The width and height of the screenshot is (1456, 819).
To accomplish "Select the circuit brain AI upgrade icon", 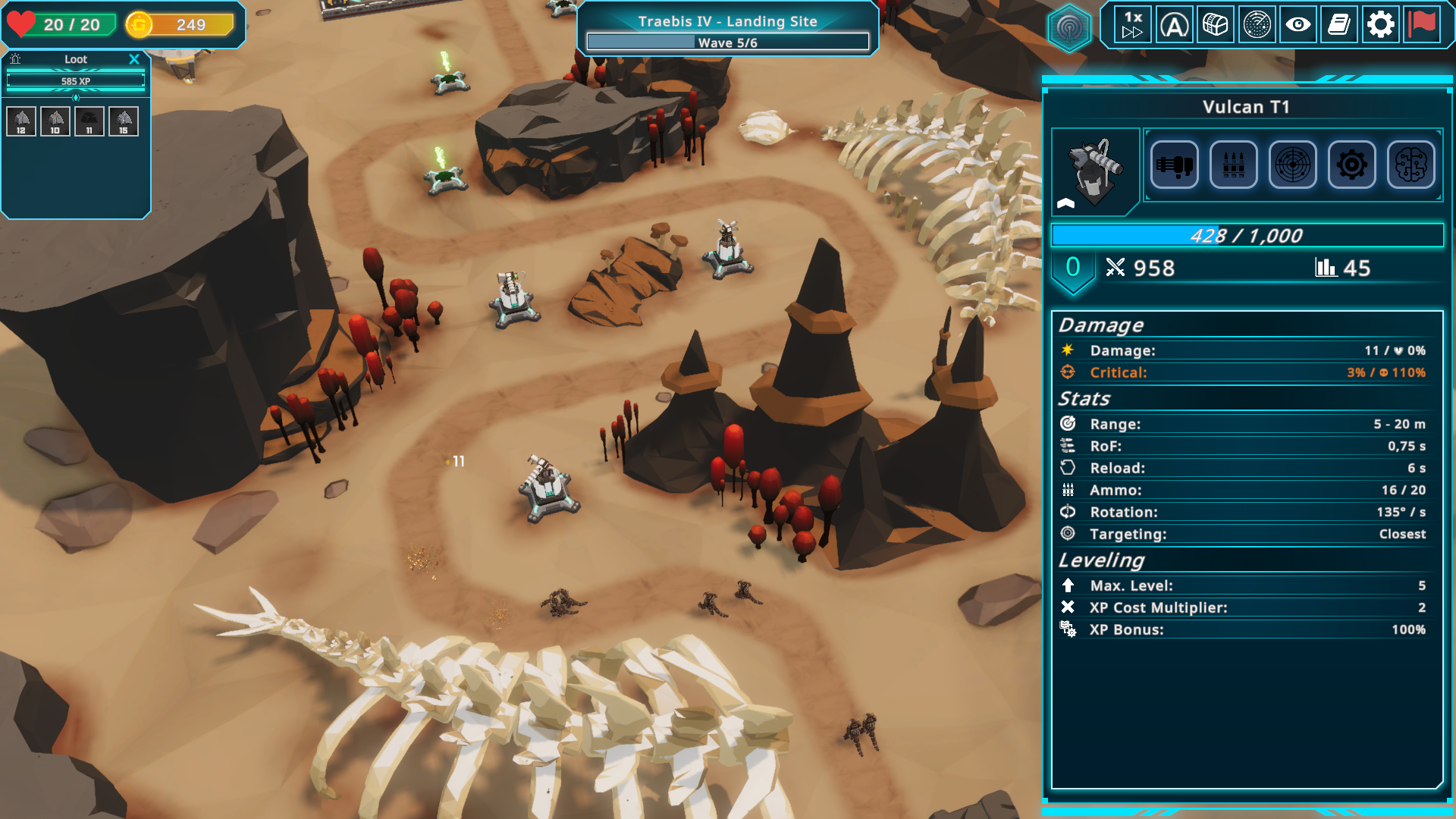I will point(1410,165).
